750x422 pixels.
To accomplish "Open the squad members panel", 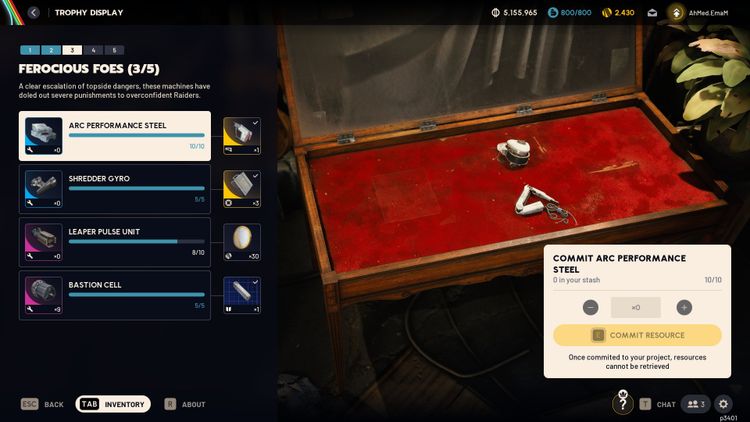I will [695, 404].
